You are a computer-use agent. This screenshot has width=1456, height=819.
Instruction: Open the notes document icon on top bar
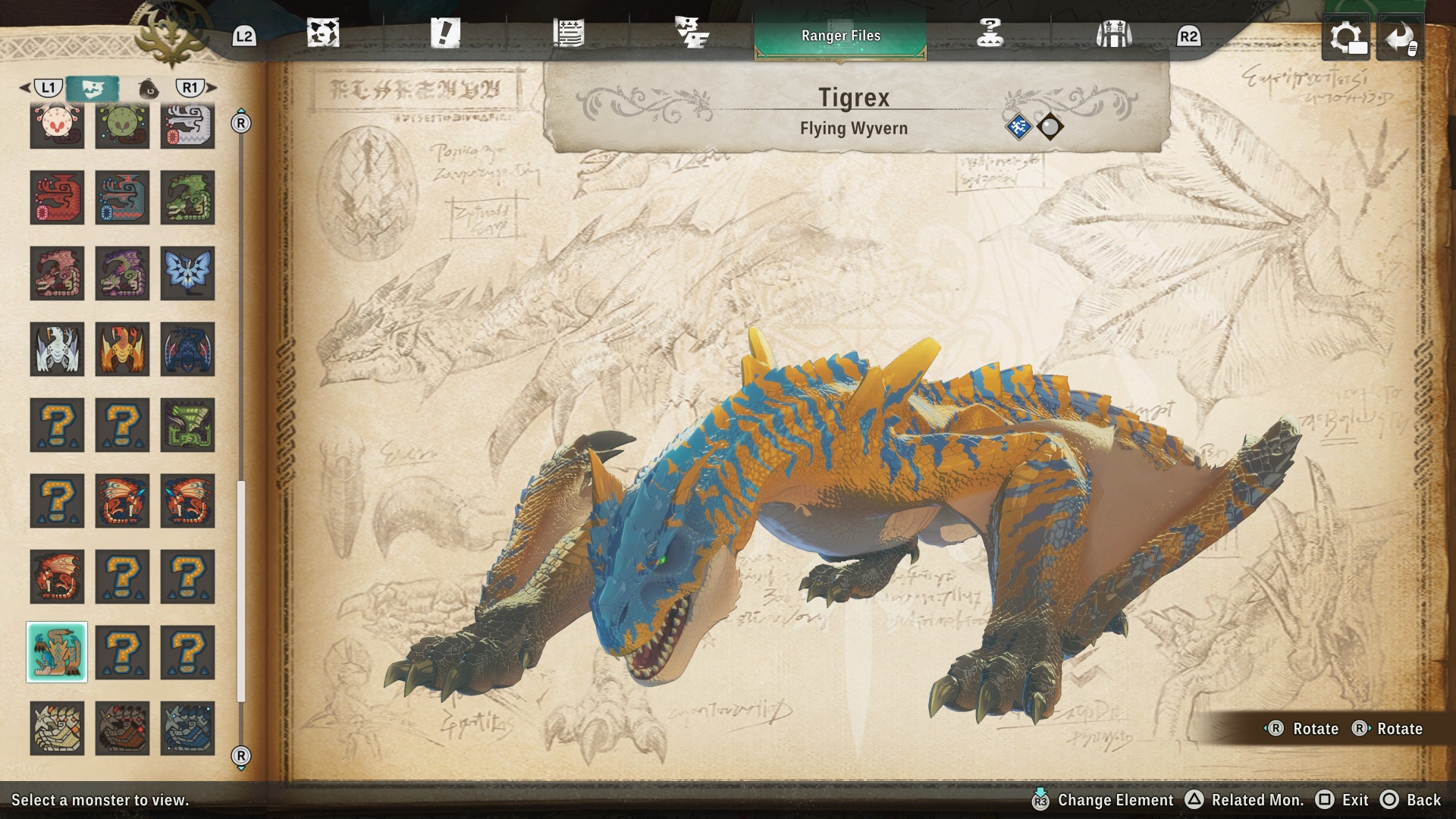[567, 34]
